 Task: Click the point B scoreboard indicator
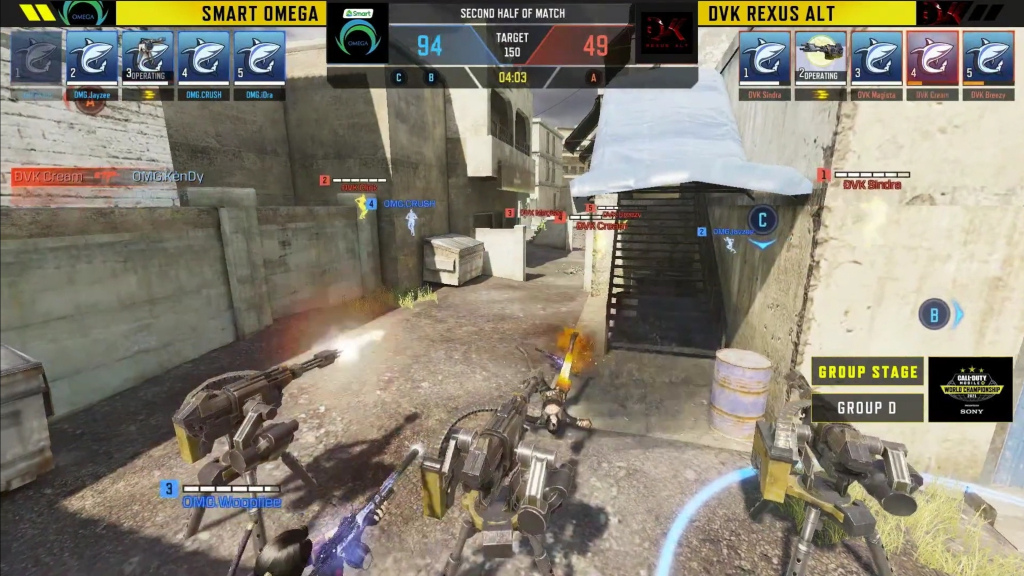point(431,77)
